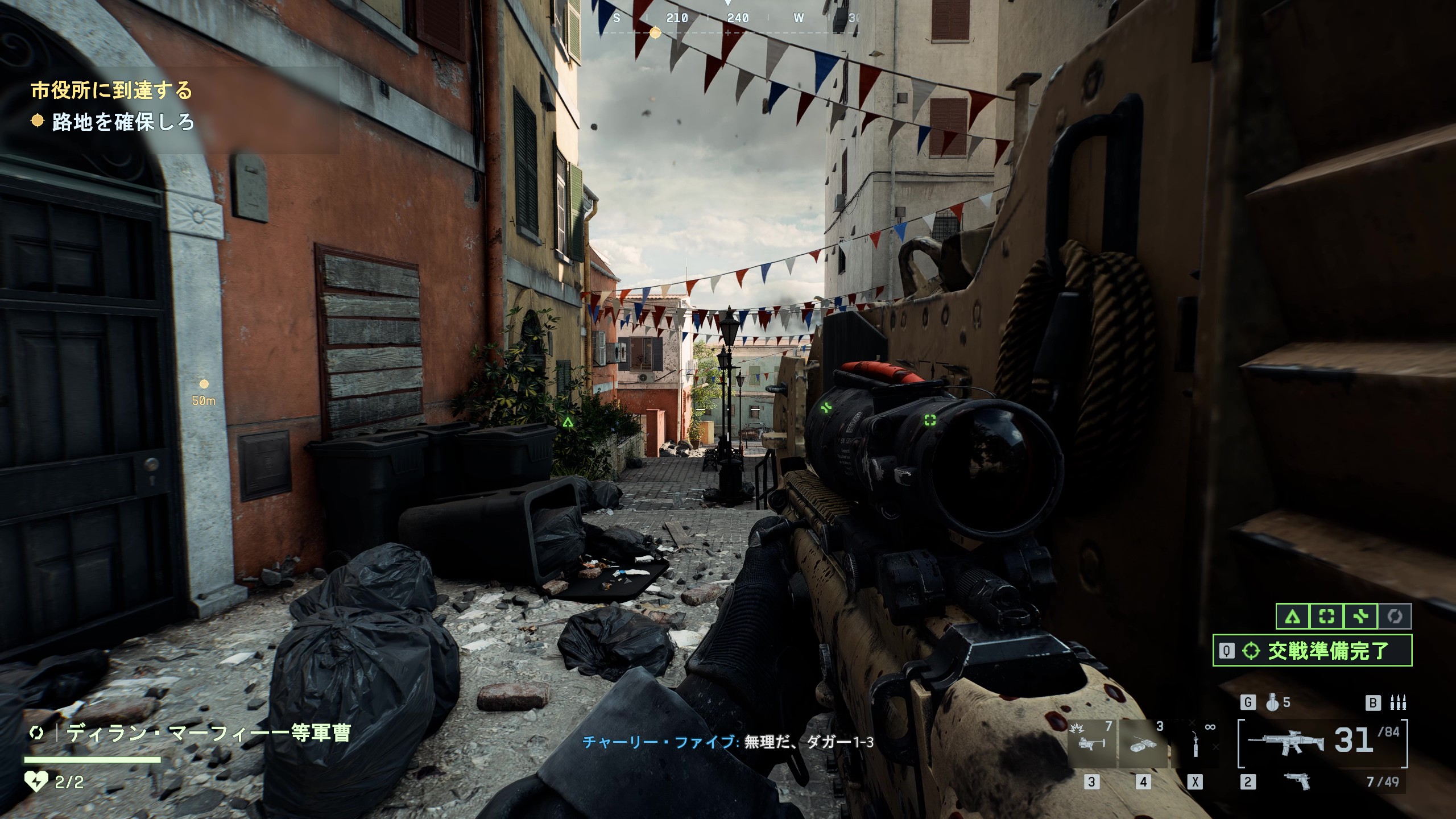Select the green square-brackets squad icon
1456x819 pixels.
point(1327,617)
